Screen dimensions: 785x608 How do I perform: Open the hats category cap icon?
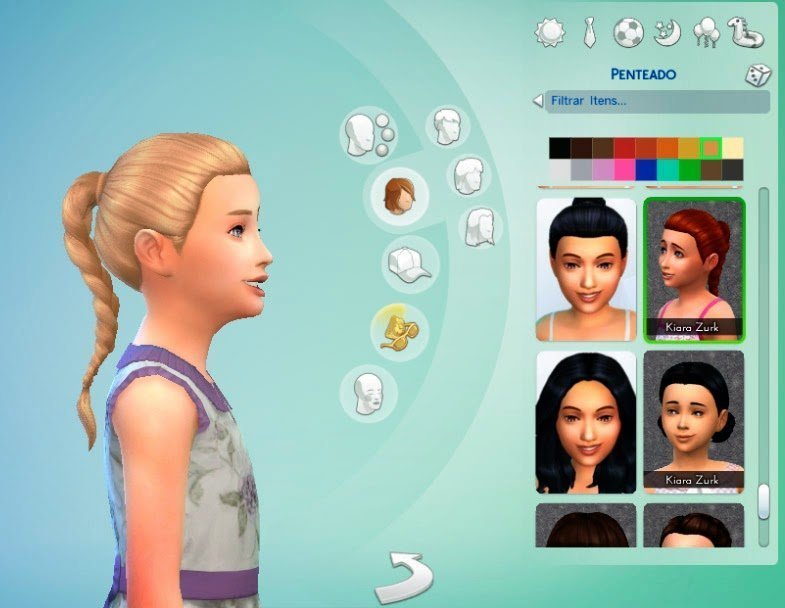tap(410, 263)
